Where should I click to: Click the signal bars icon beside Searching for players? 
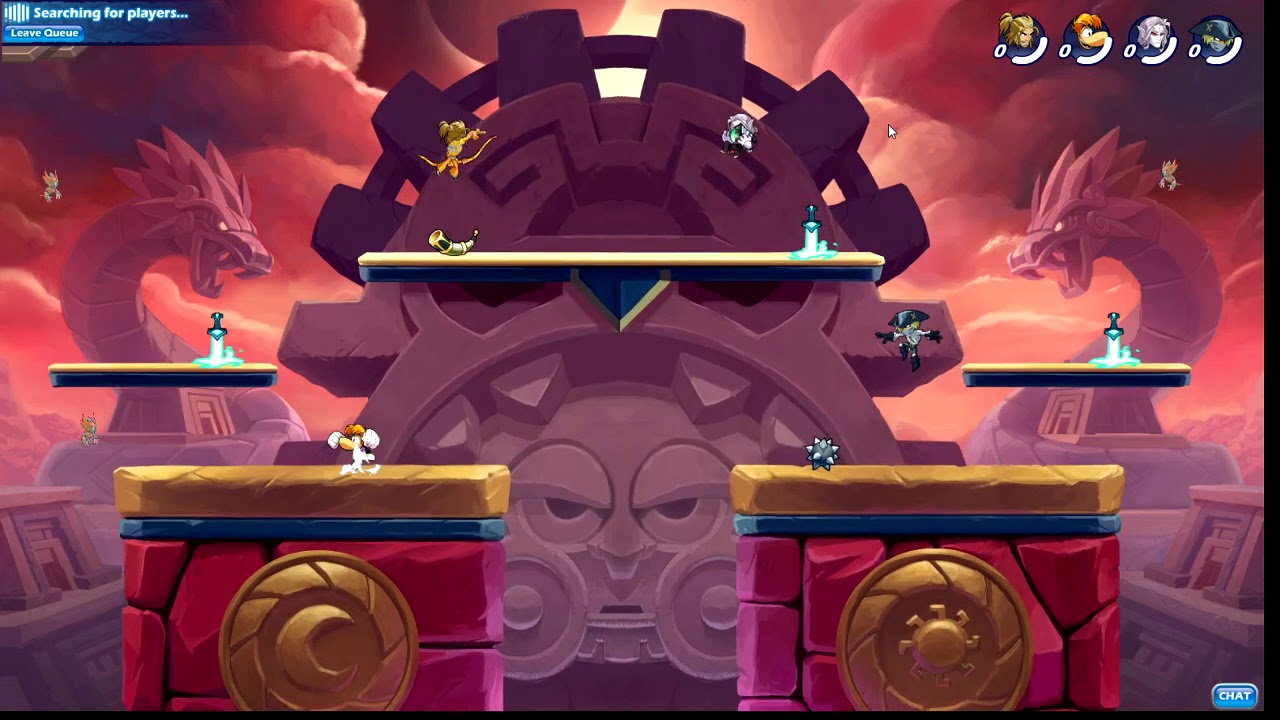click(18, 14)
